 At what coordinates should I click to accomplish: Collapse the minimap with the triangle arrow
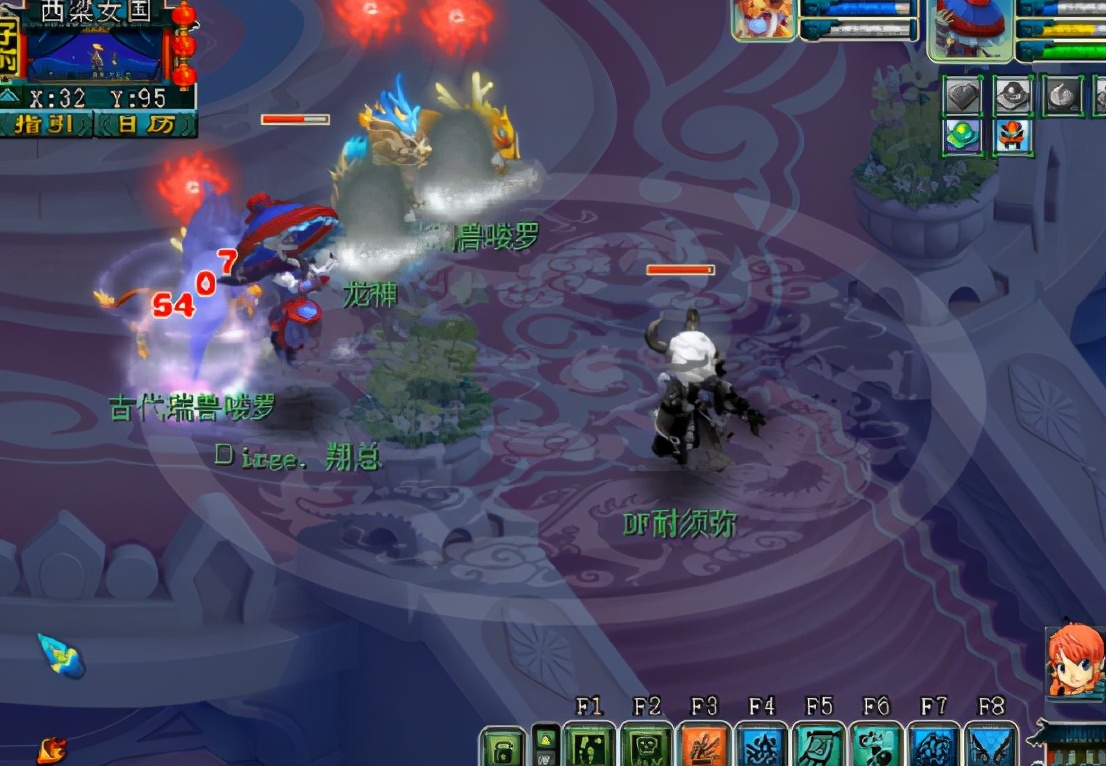tap(10, 97)
